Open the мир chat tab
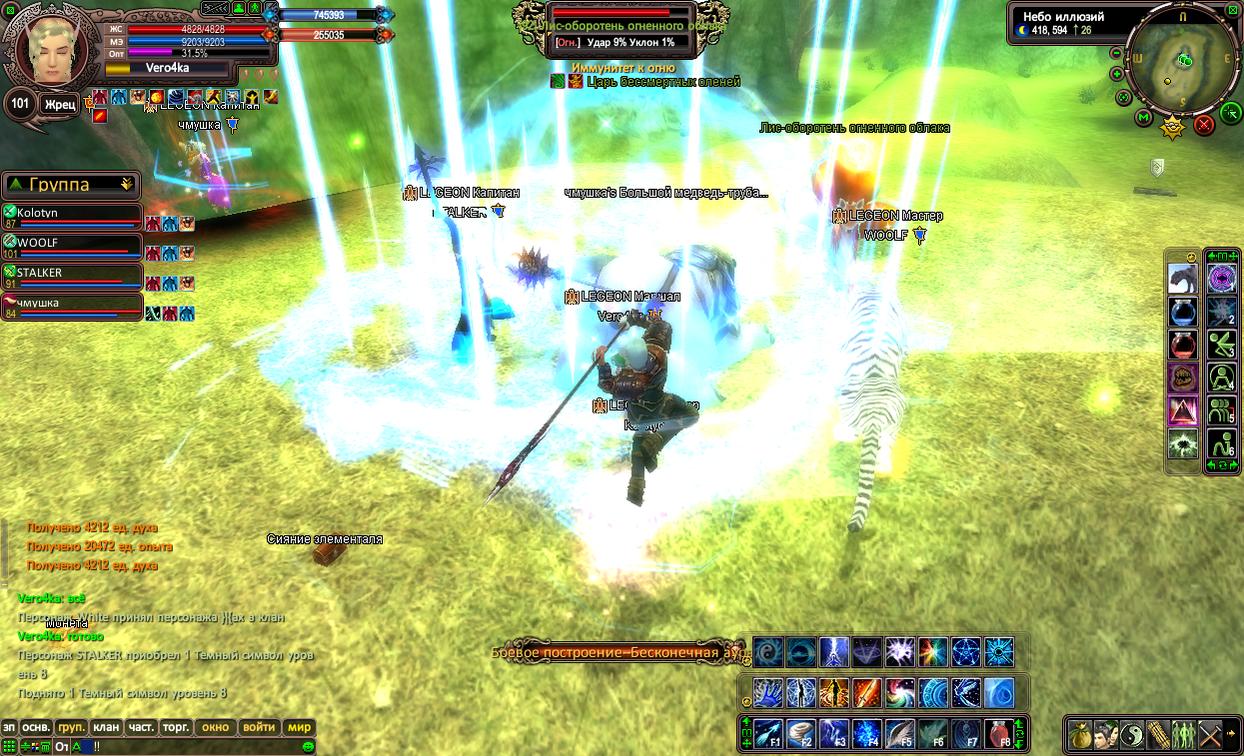Screen dimensions: 1244x756 (x=299, y=728)
